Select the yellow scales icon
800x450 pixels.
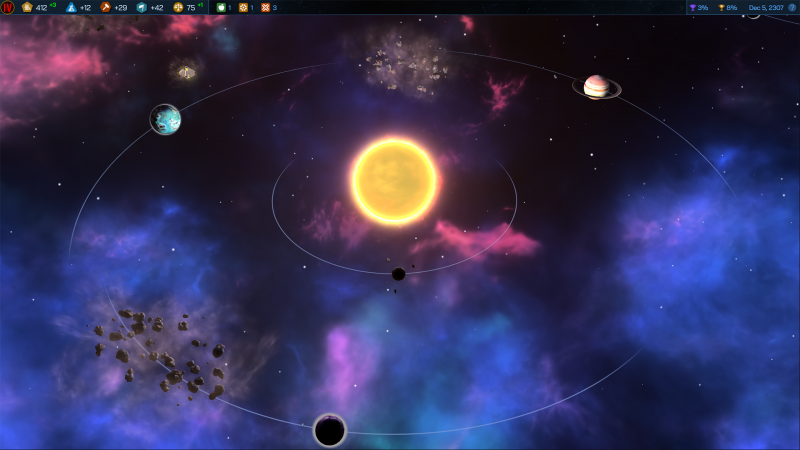178,7
